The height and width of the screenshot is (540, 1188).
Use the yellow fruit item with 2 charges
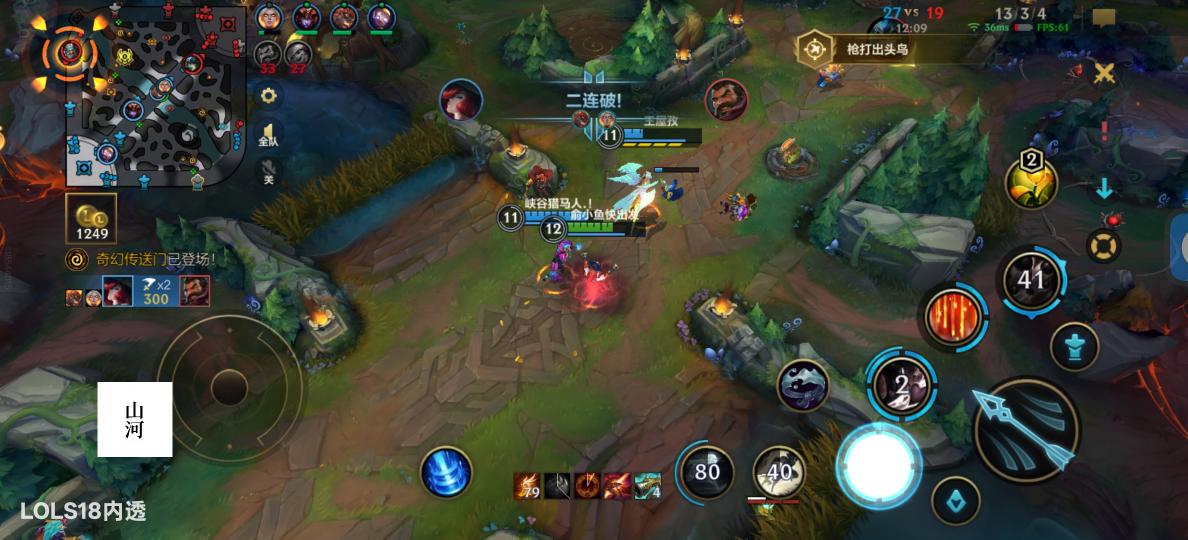coord(1032,181)
